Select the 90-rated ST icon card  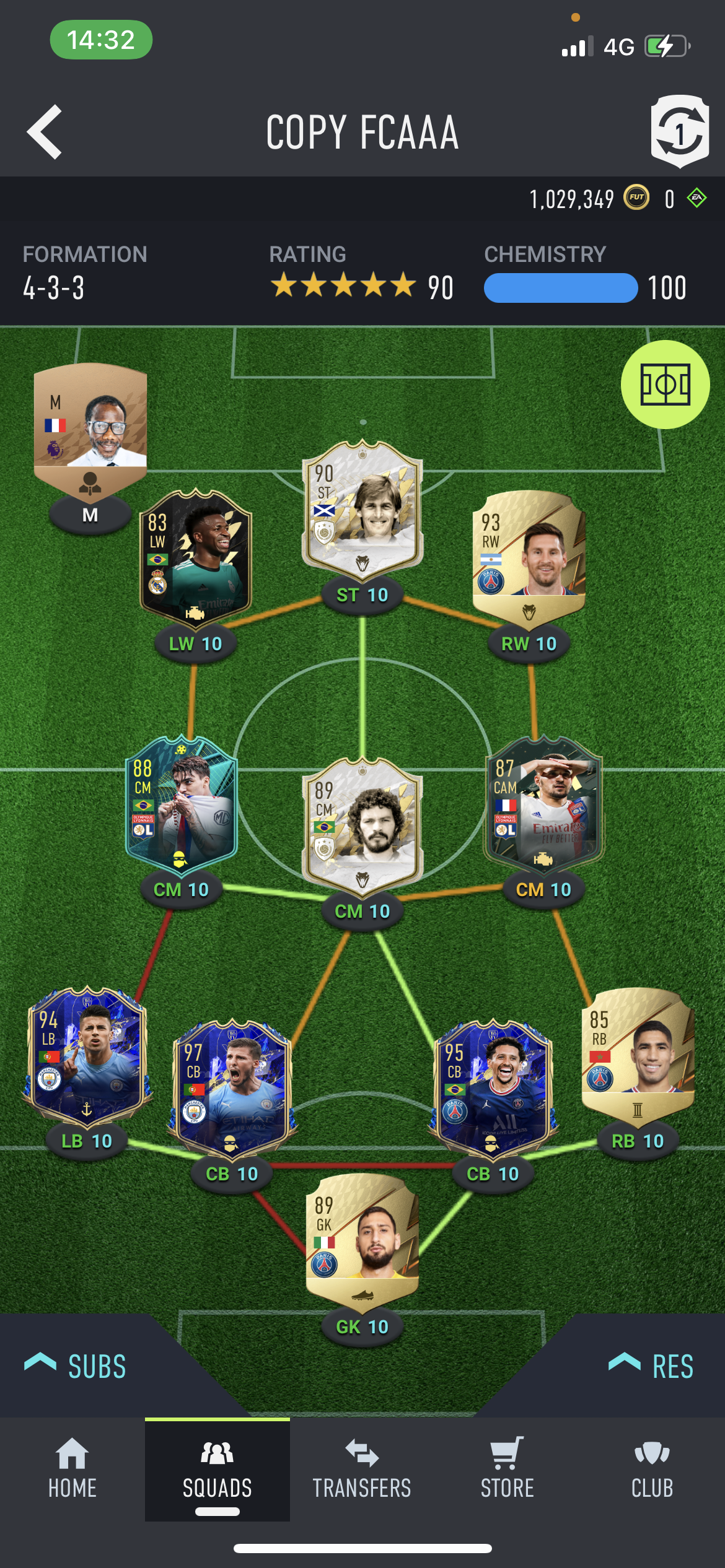coord(362,508)
